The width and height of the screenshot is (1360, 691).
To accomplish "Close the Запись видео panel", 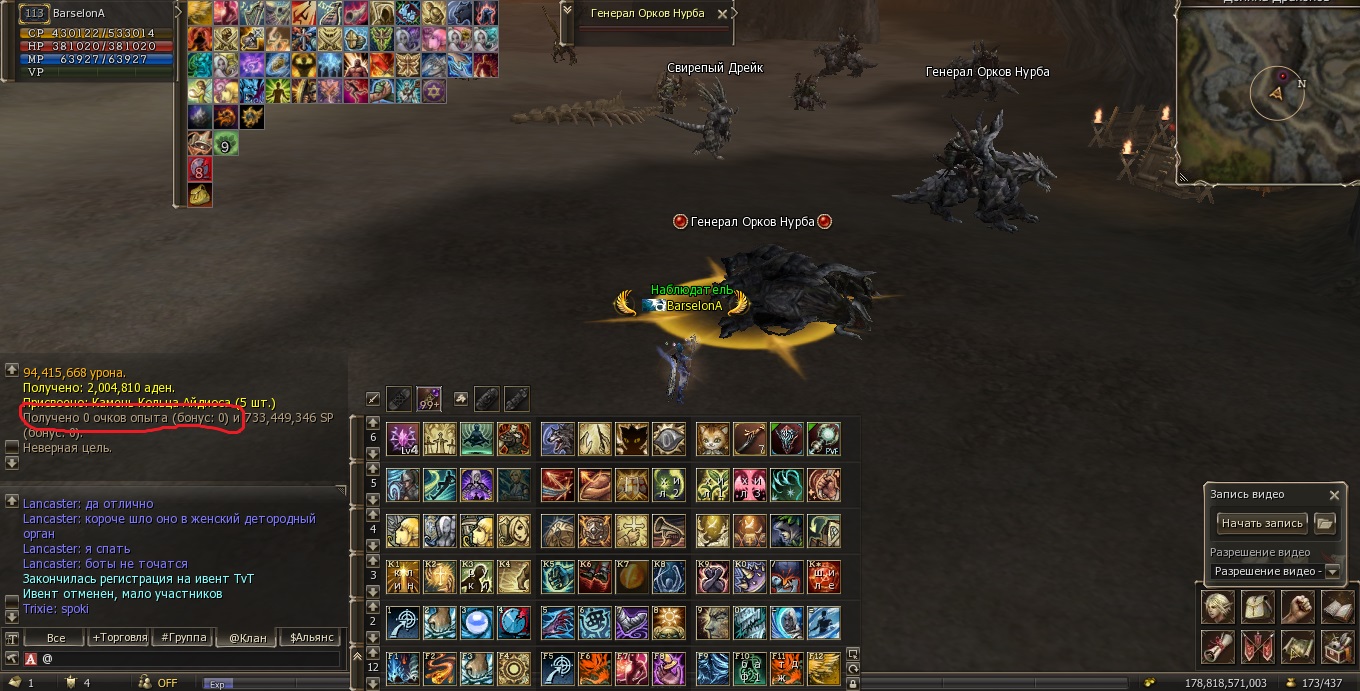I will tap(1334, 495).
